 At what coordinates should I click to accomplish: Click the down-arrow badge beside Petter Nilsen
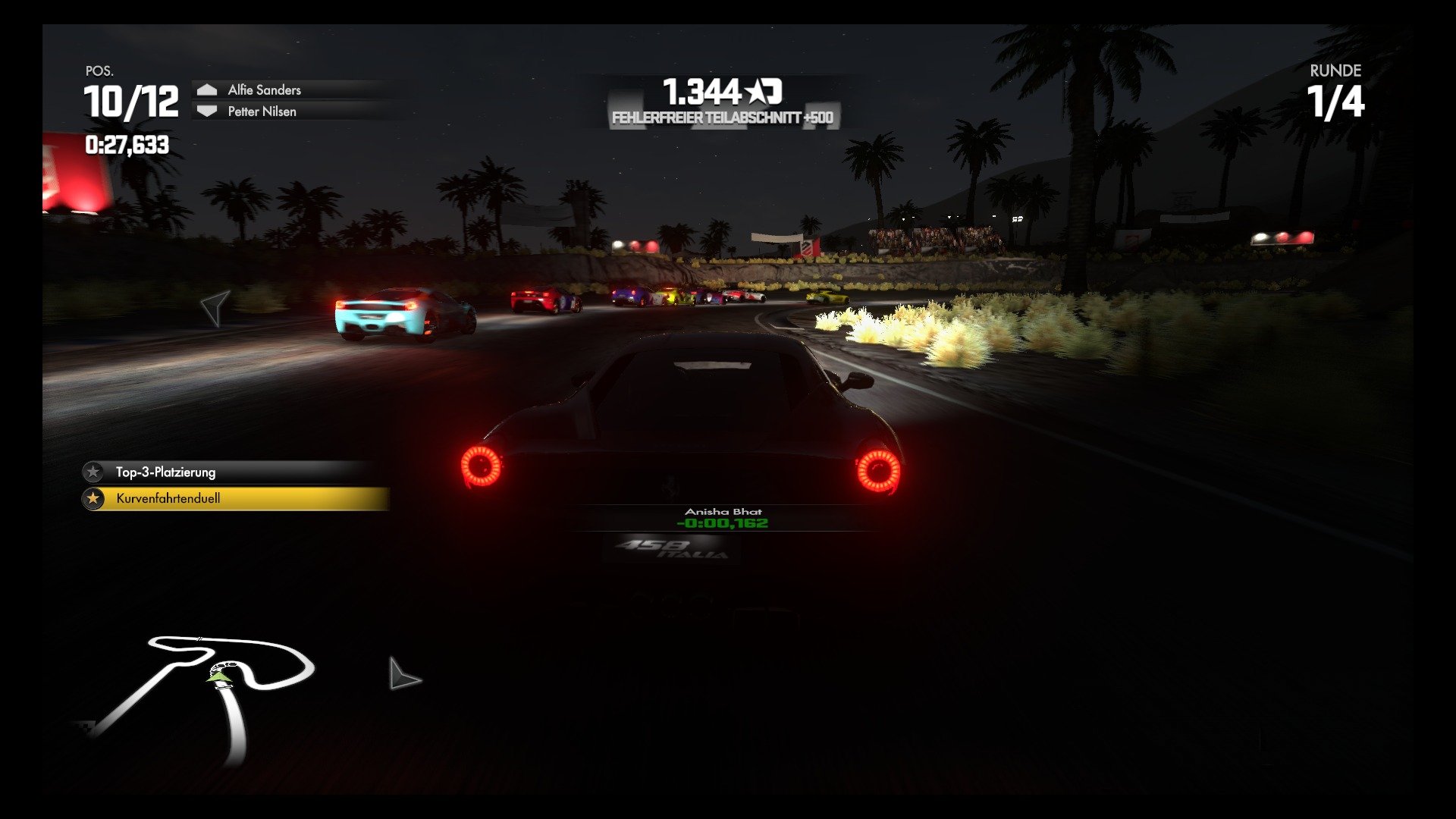[x=206, y=111]
